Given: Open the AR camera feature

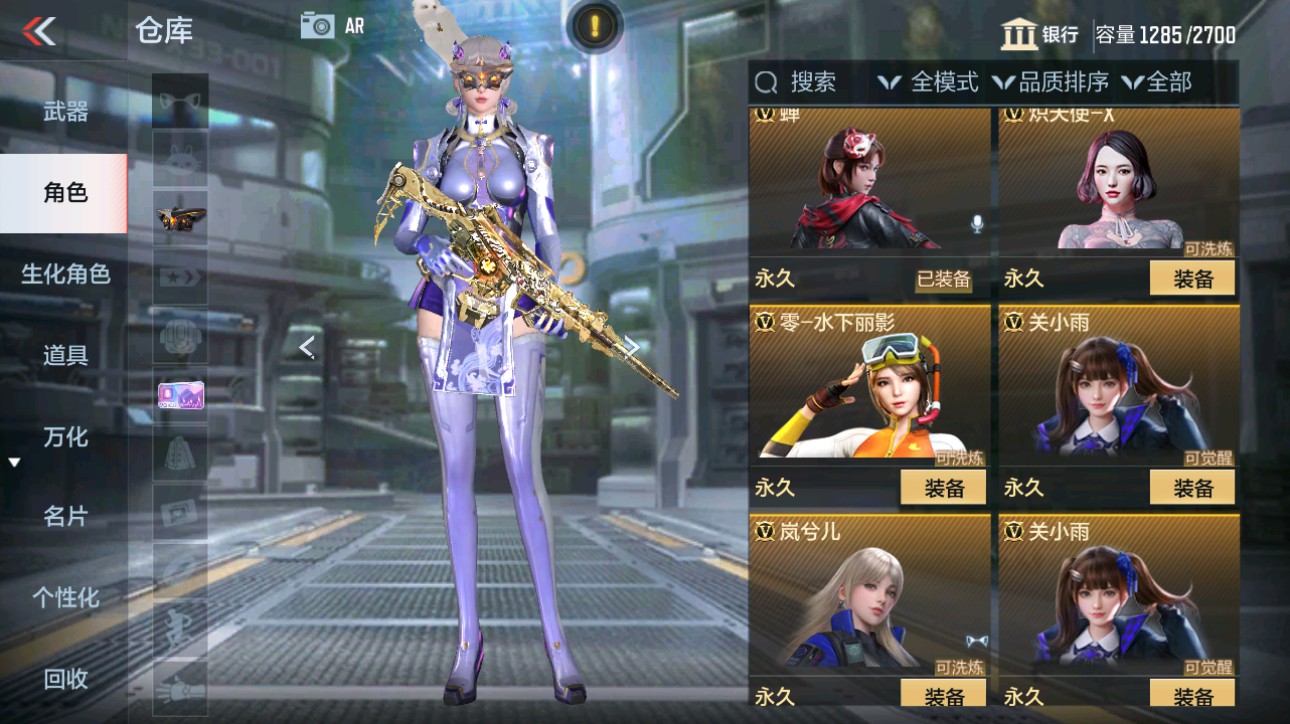Looking at the screenshot, I should pyautogui.click(x=320, y=27).
